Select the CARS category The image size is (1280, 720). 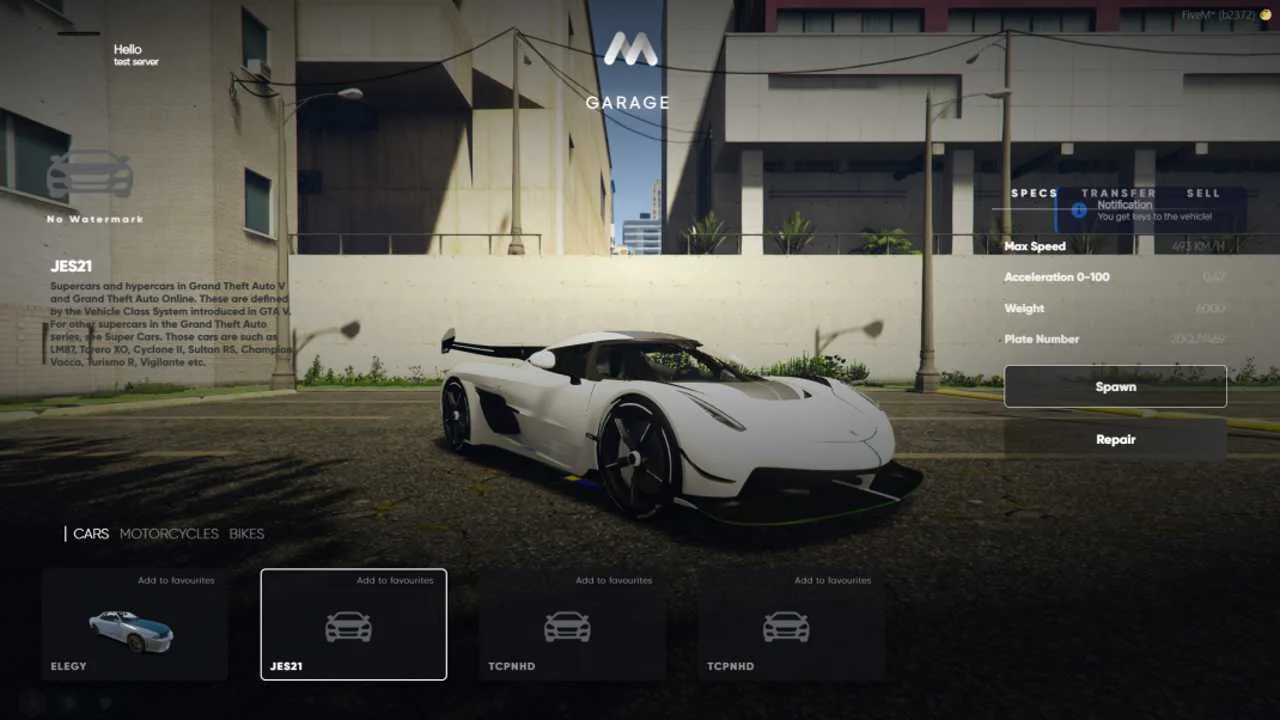tap(91, 533)
